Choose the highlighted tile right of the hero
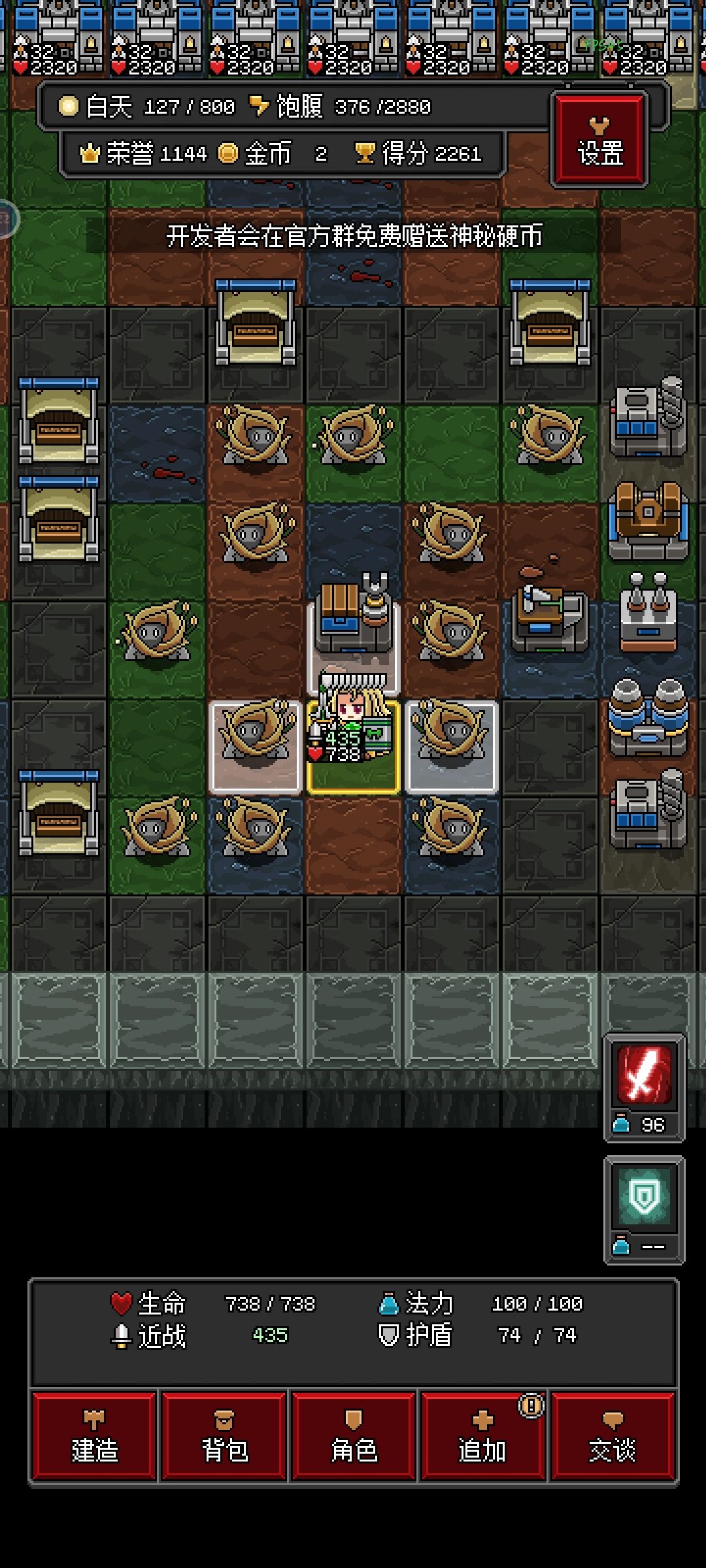The image size is (706, 1568). click(452, 747)
